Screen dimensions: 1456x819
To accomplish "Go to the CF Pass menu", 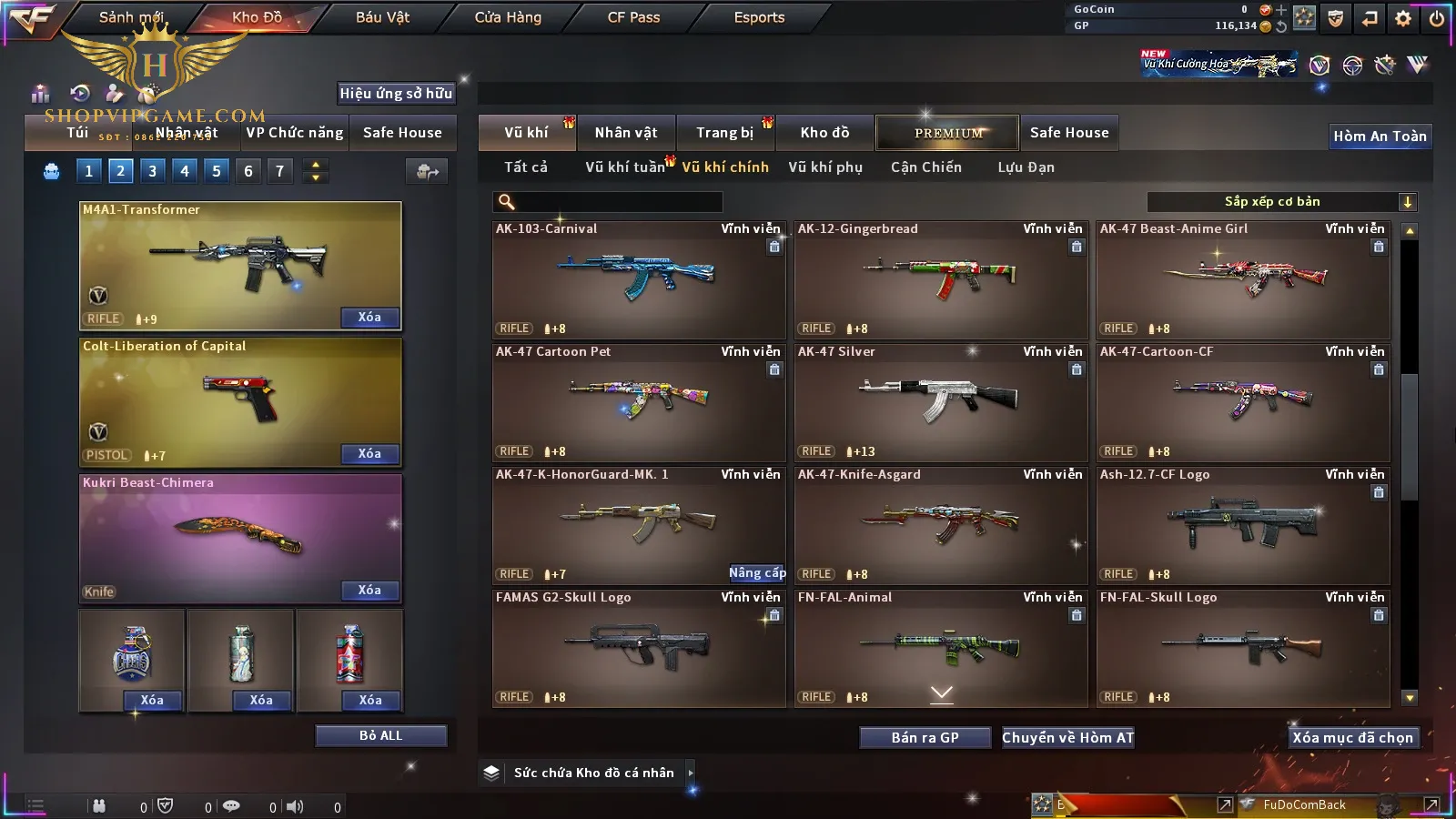I will pos(633,17).
